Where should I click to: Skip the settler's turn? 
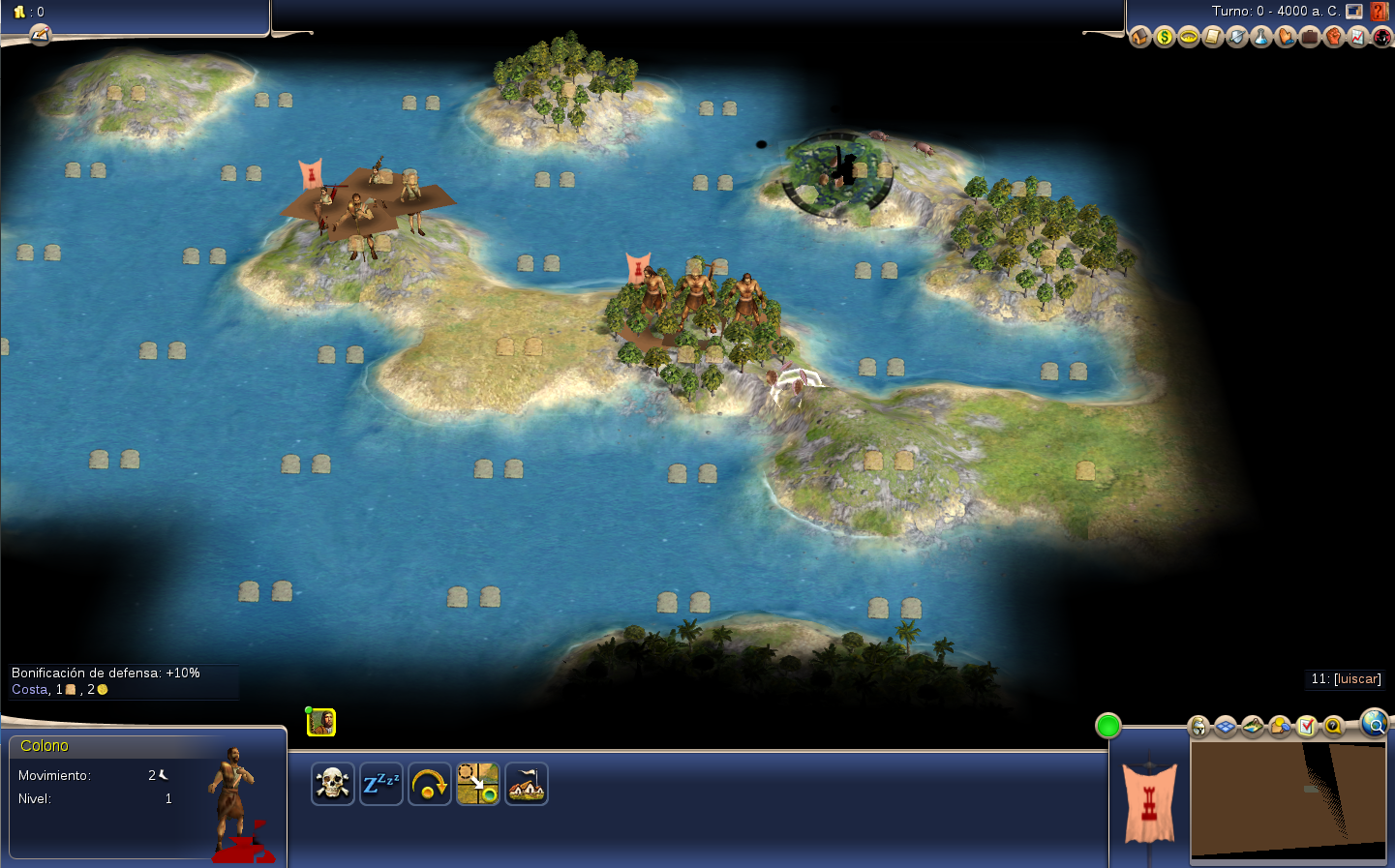(x=429, y=784)
